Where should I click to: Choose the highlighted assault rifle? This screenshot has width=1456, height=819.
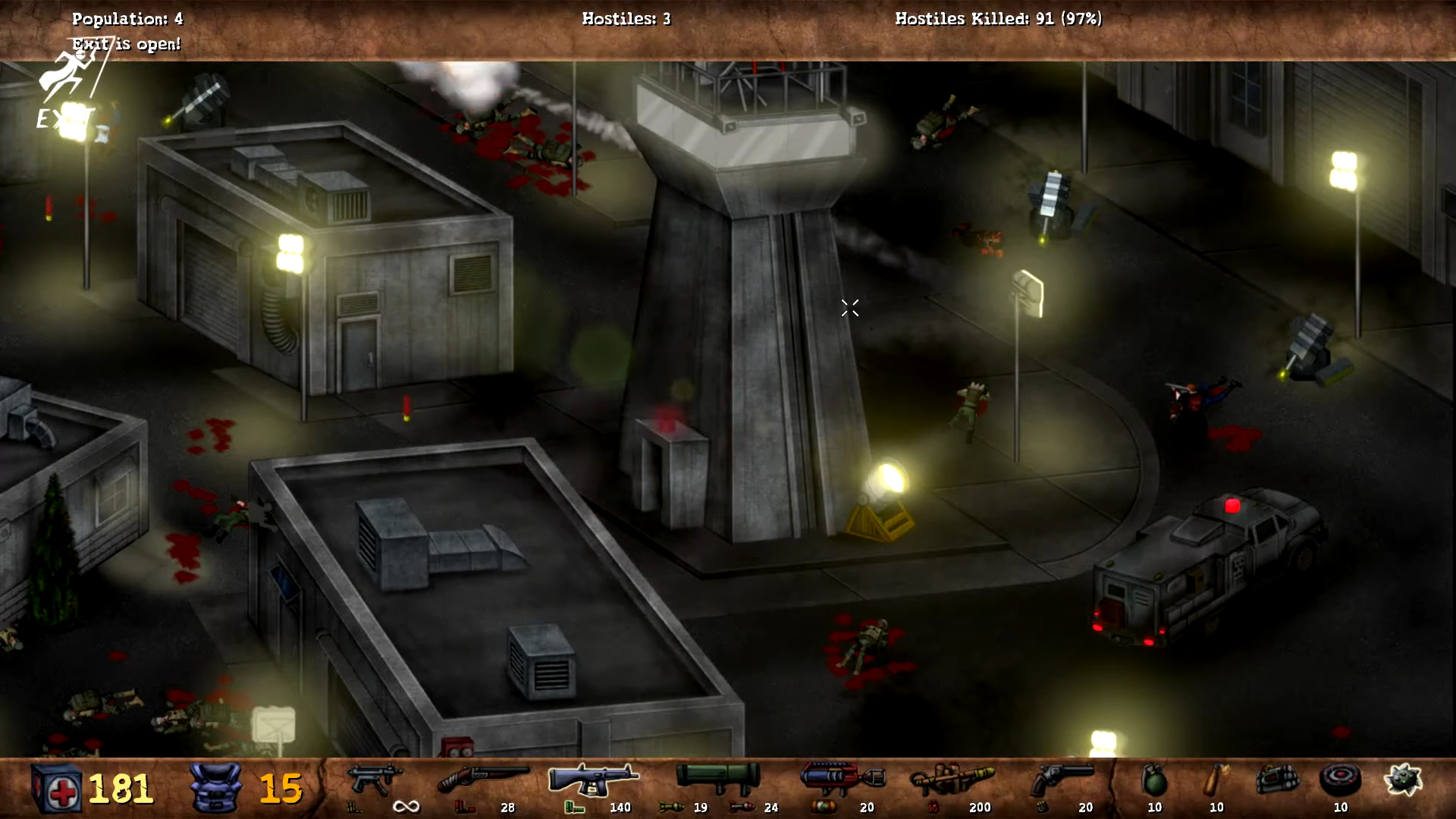point(593,780)
